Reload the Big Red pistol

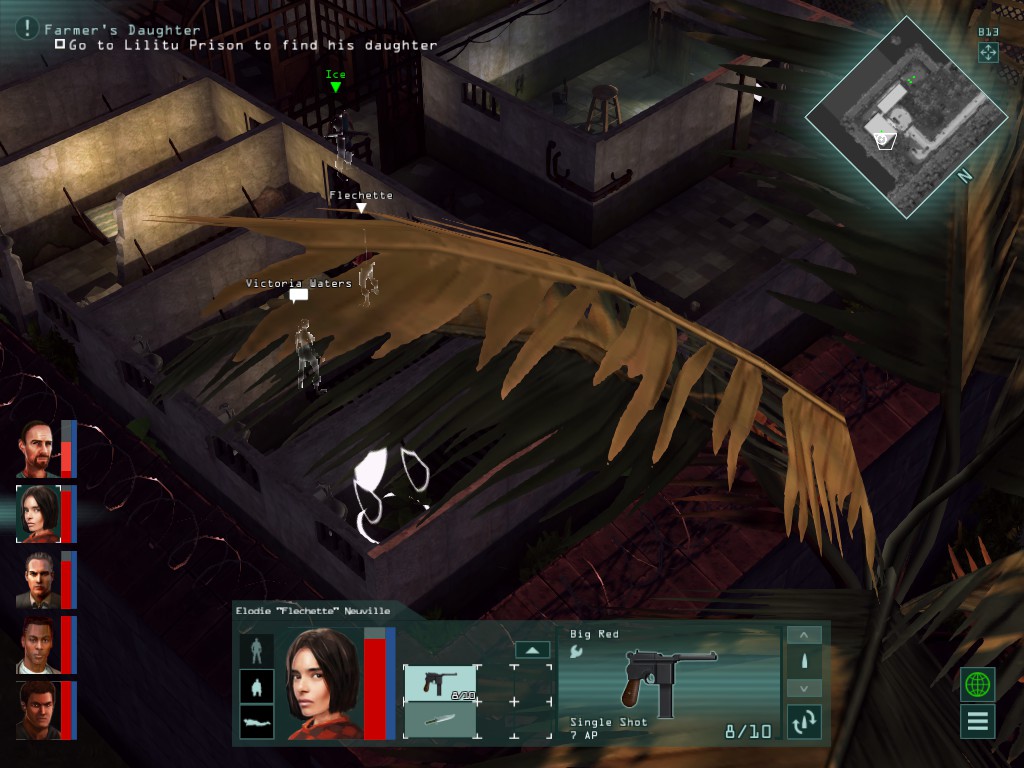pos(804,720)
